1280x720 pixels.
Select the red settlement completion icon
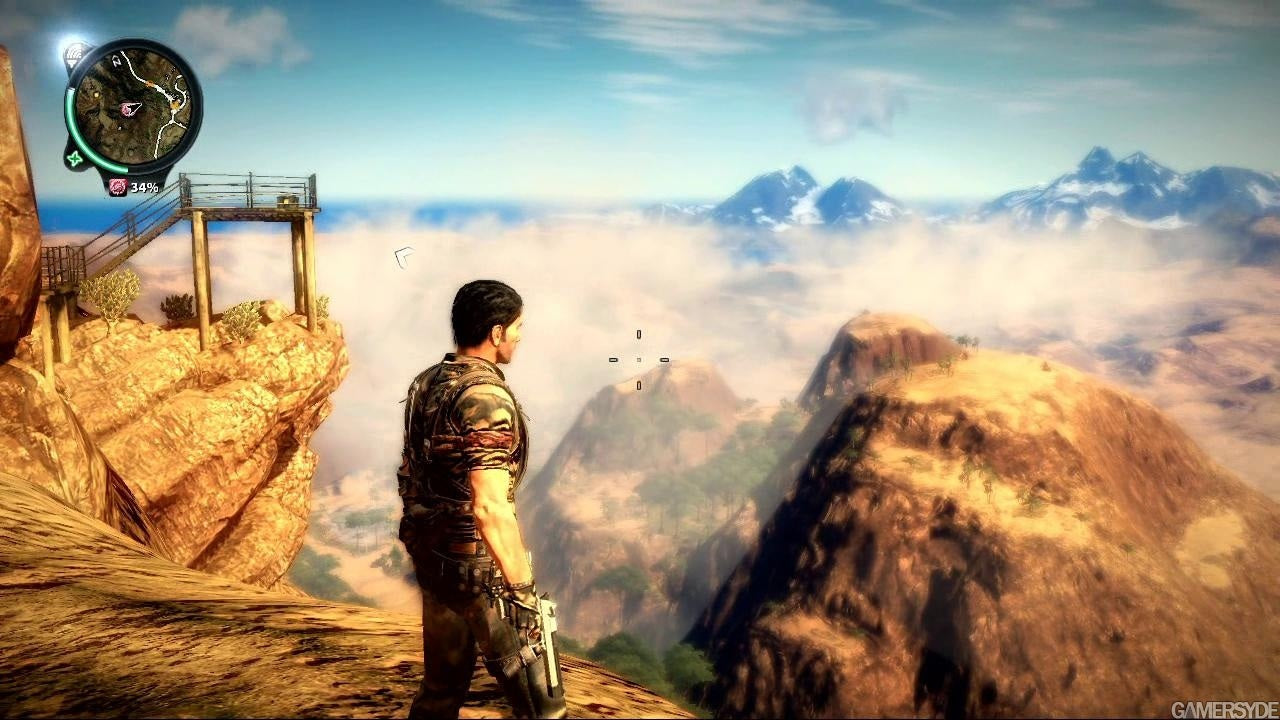[118, 187]
